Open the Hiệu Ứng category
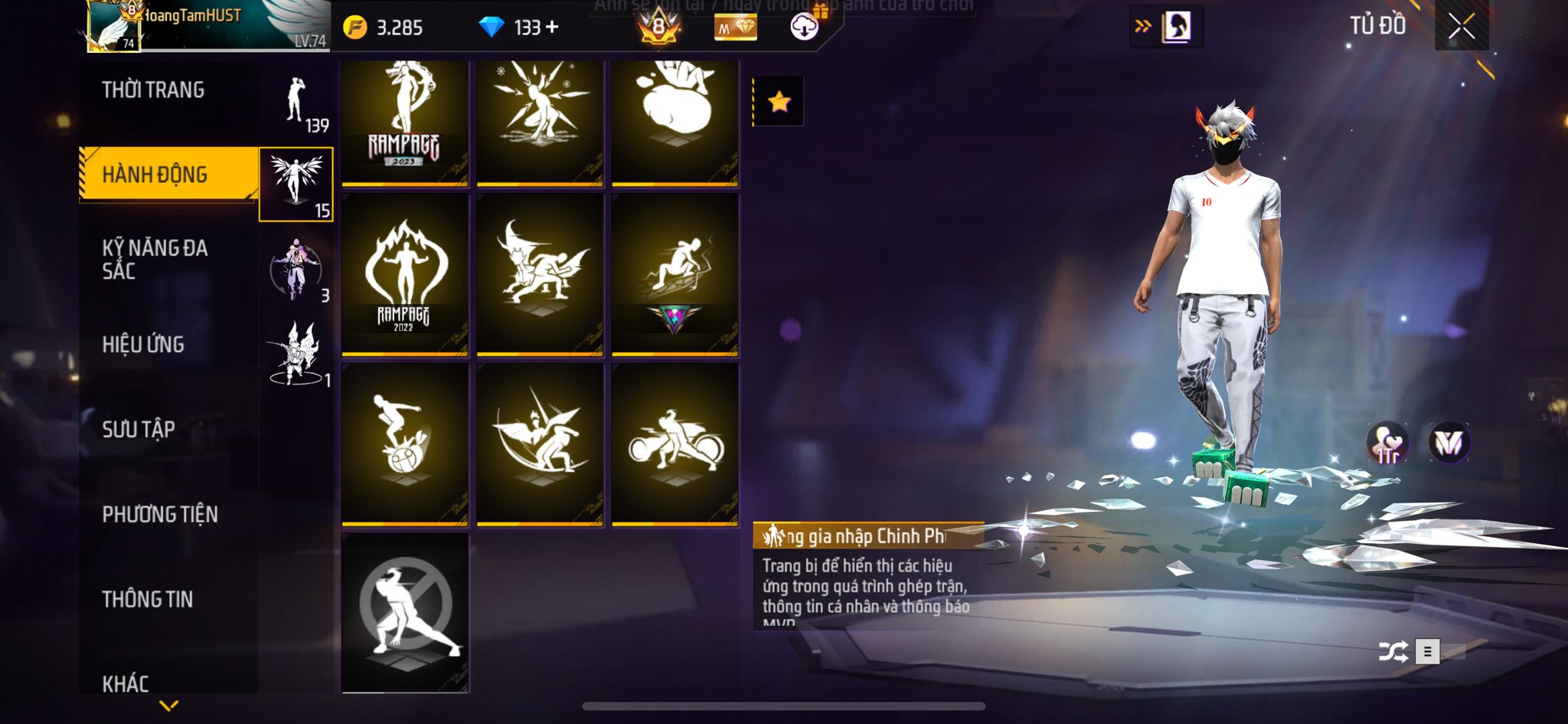This screenshot has height=724, width=1568. [143, 345]
